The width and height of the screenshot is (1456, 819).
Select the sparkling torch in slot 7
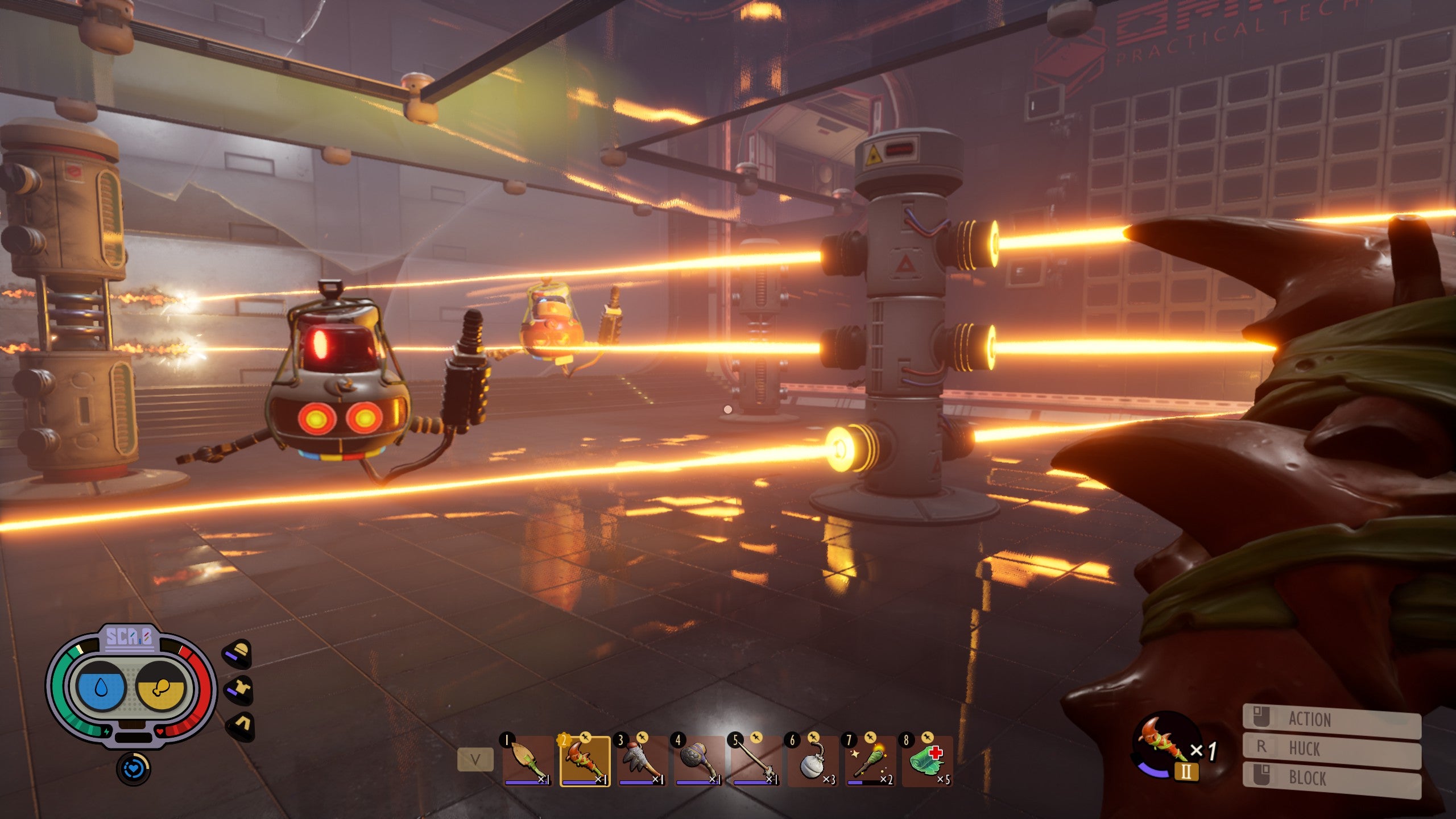870,761
